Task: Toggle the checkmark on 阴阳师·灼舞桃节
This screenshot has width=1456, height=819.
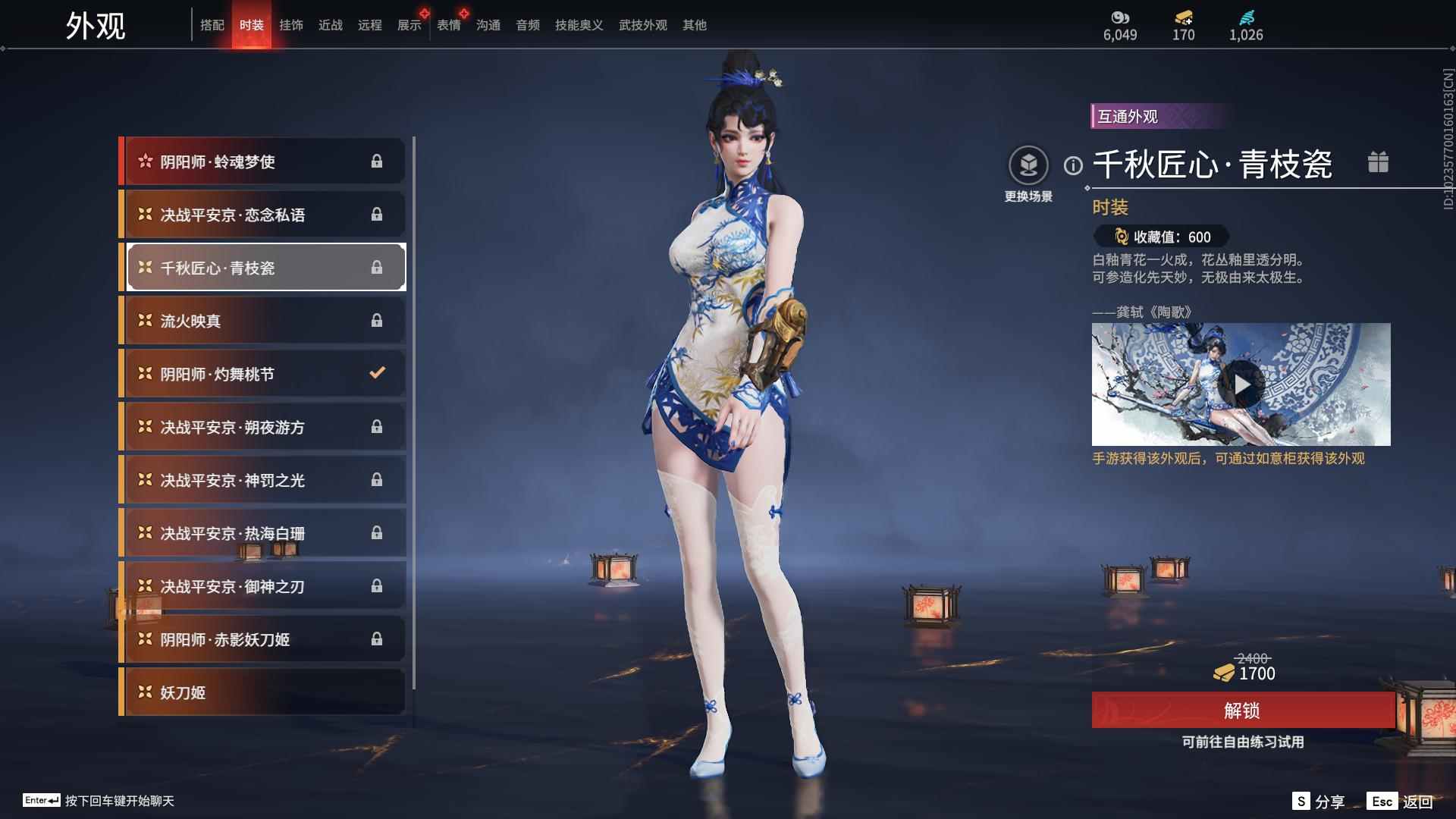Action: pos(377,373)
